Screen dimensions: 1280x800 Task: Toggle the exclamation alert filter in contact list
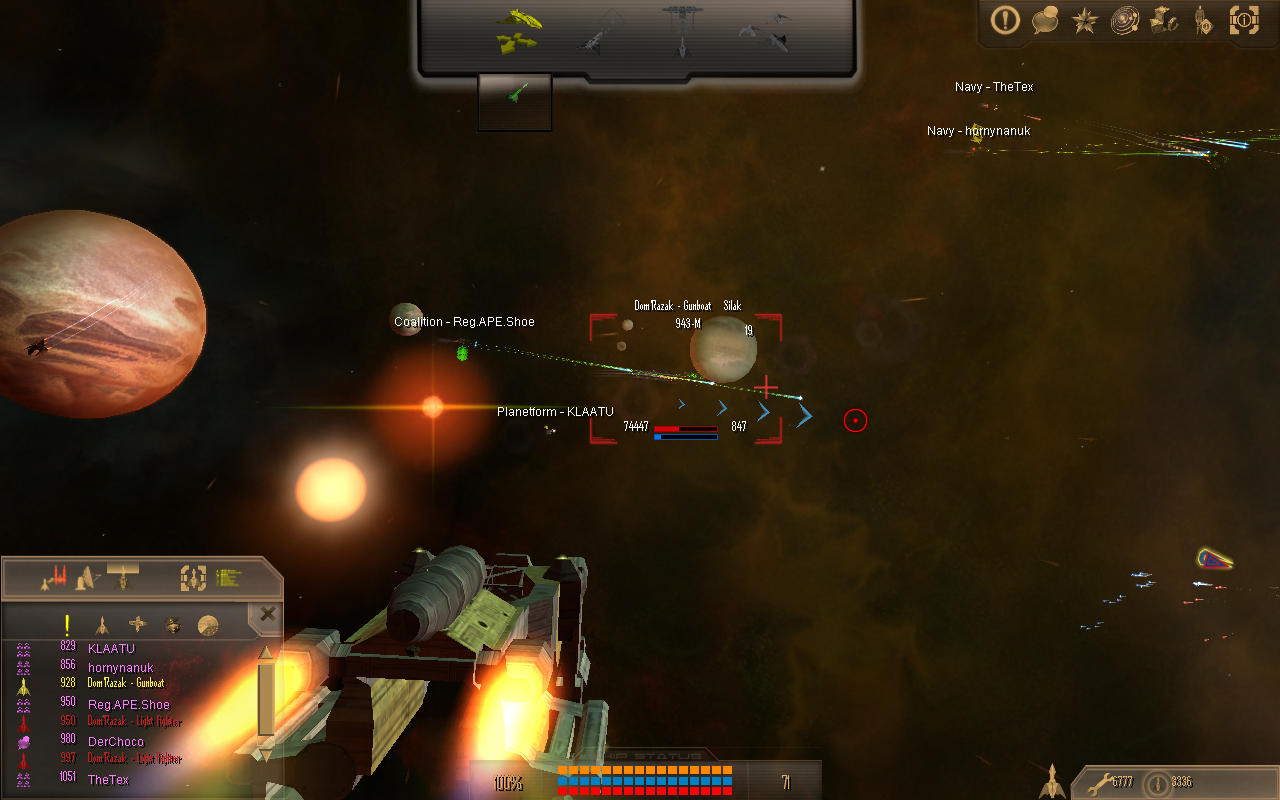67,625
